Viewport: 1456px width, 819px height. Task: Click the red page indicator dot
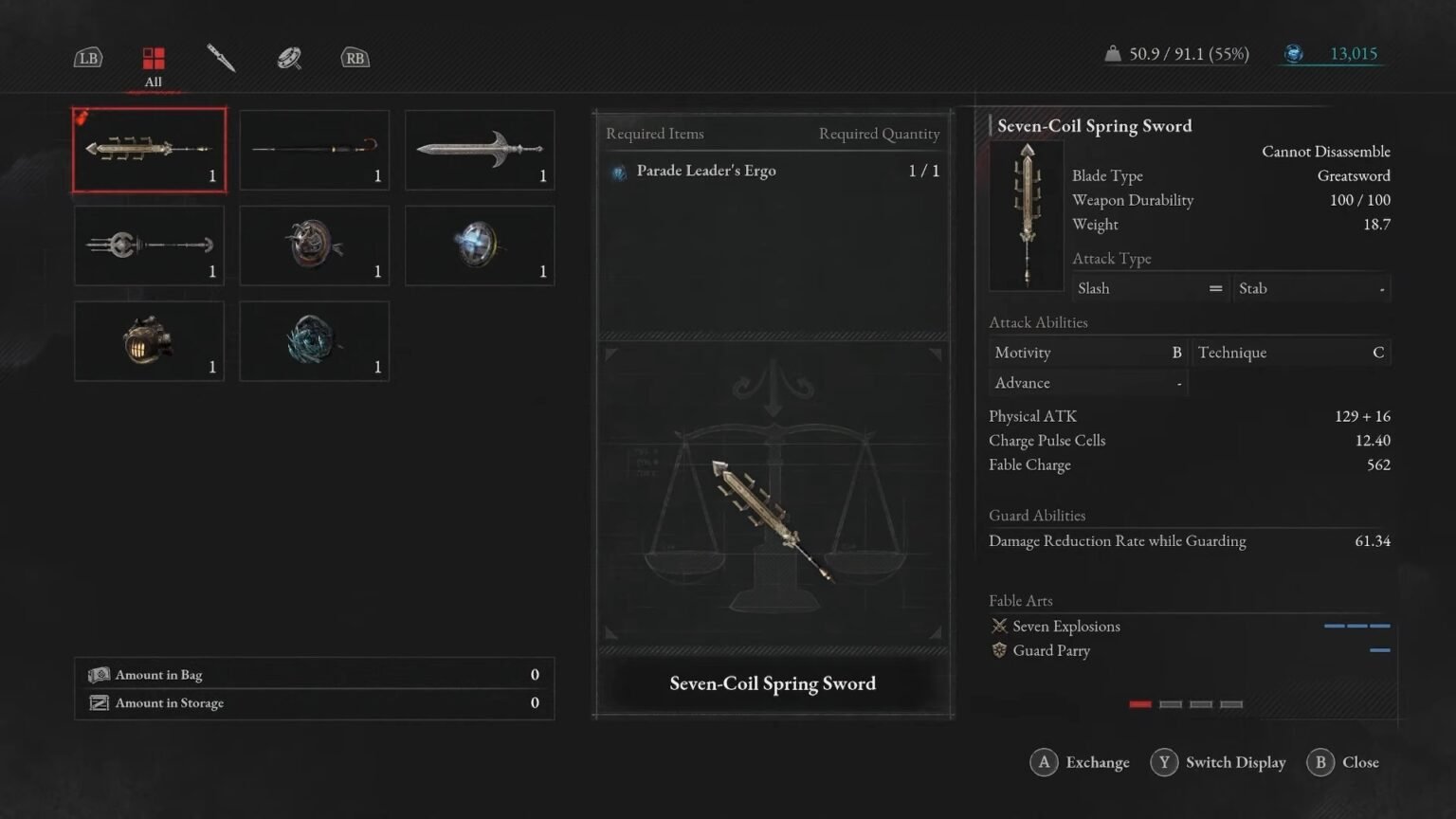[1140, 704]
